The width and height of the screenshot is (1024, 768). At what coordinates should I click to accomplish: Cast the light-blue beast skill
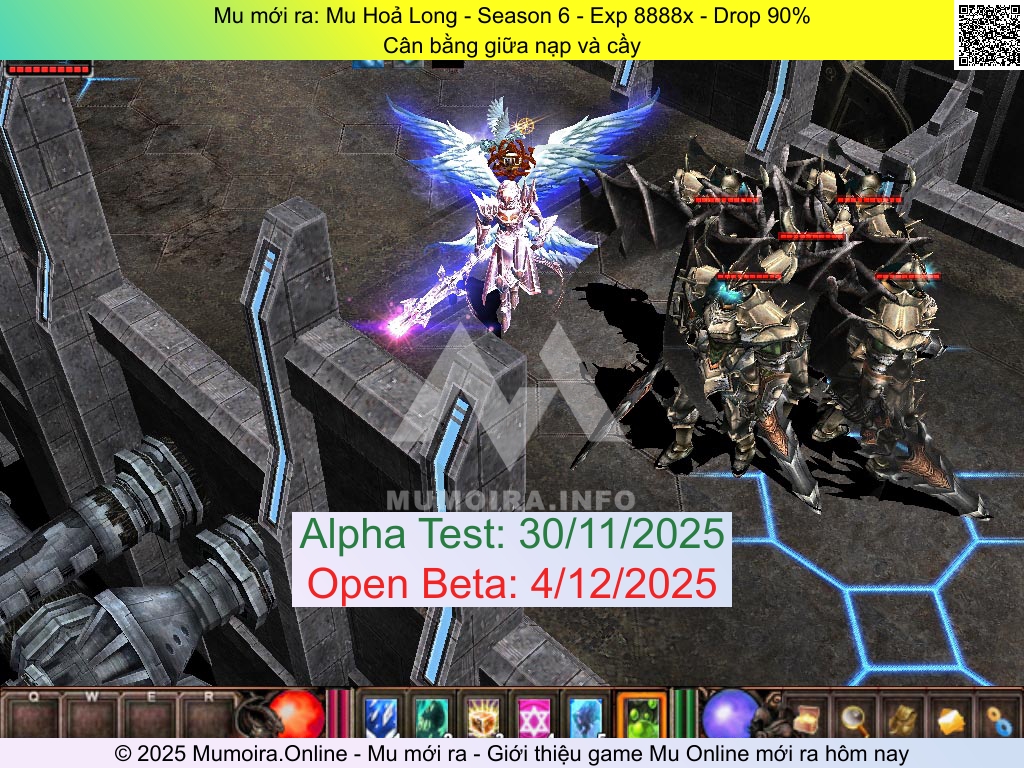coord(585,716)
